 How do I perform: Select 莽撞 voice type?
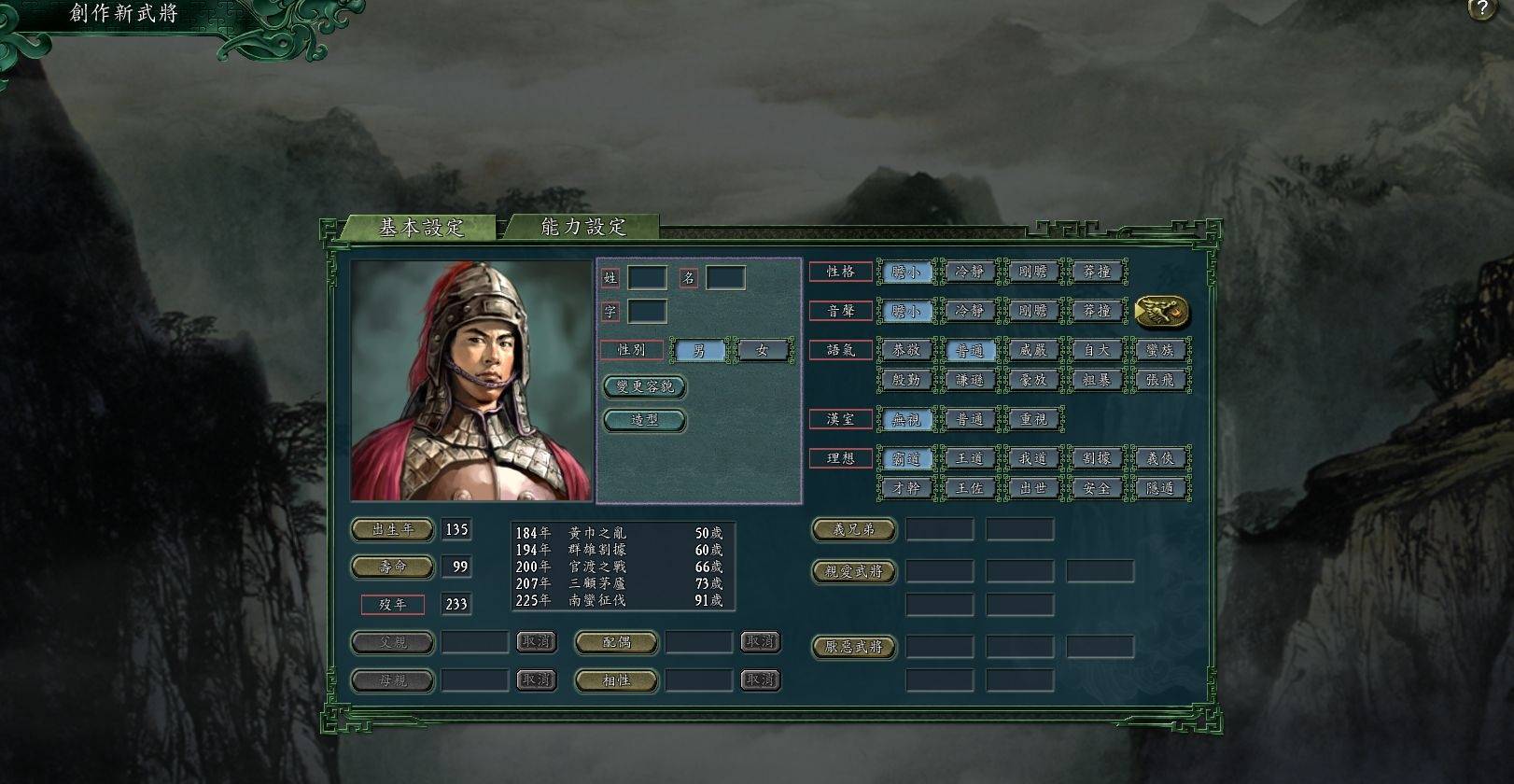pos(1096,311)
